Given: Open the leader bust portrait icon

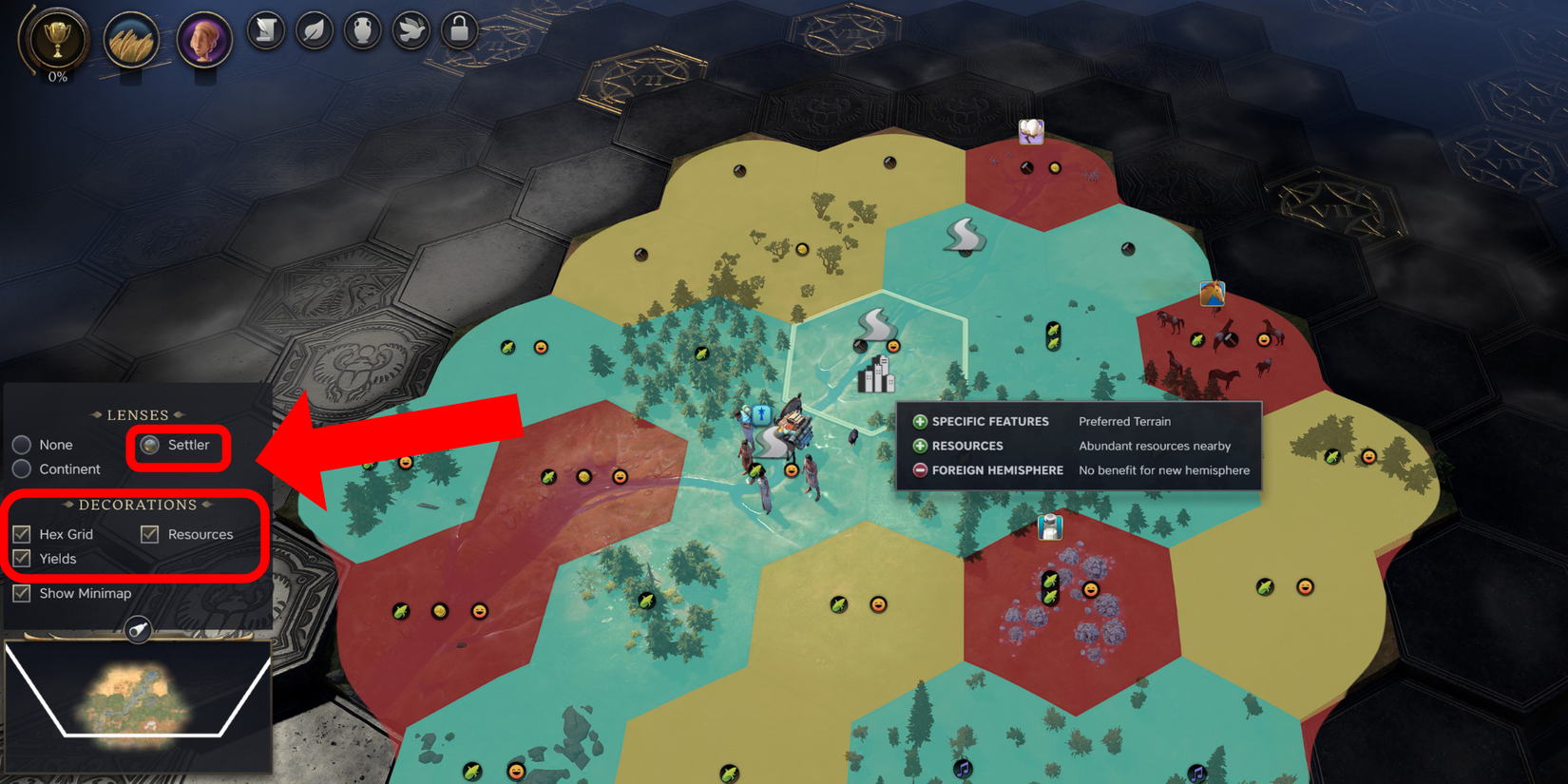Looking at the screenshot, I should tap(204, 39).
